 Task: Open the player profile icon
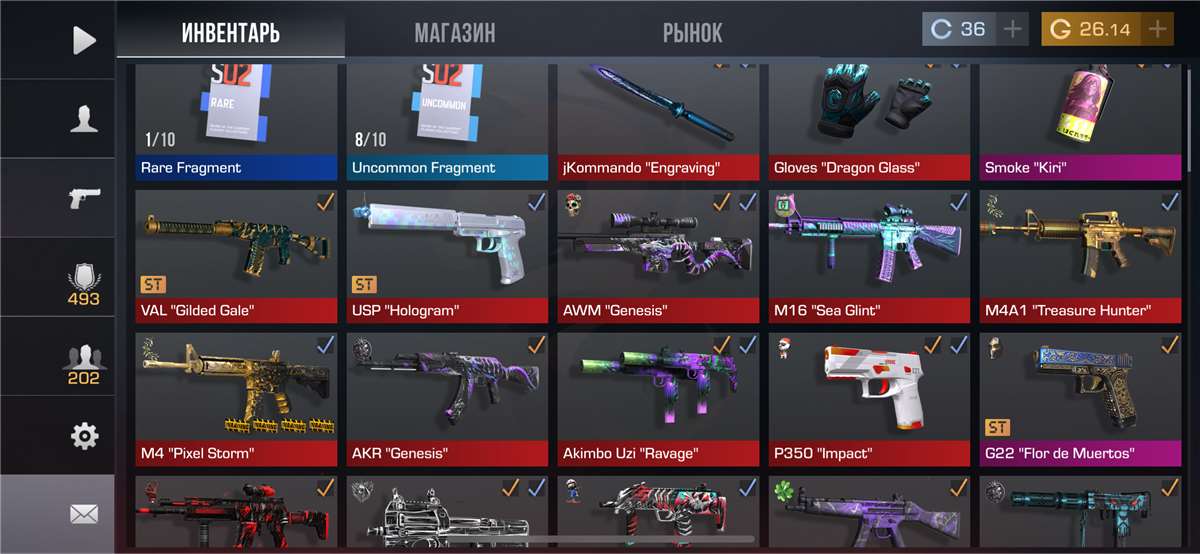click(85, 119)
